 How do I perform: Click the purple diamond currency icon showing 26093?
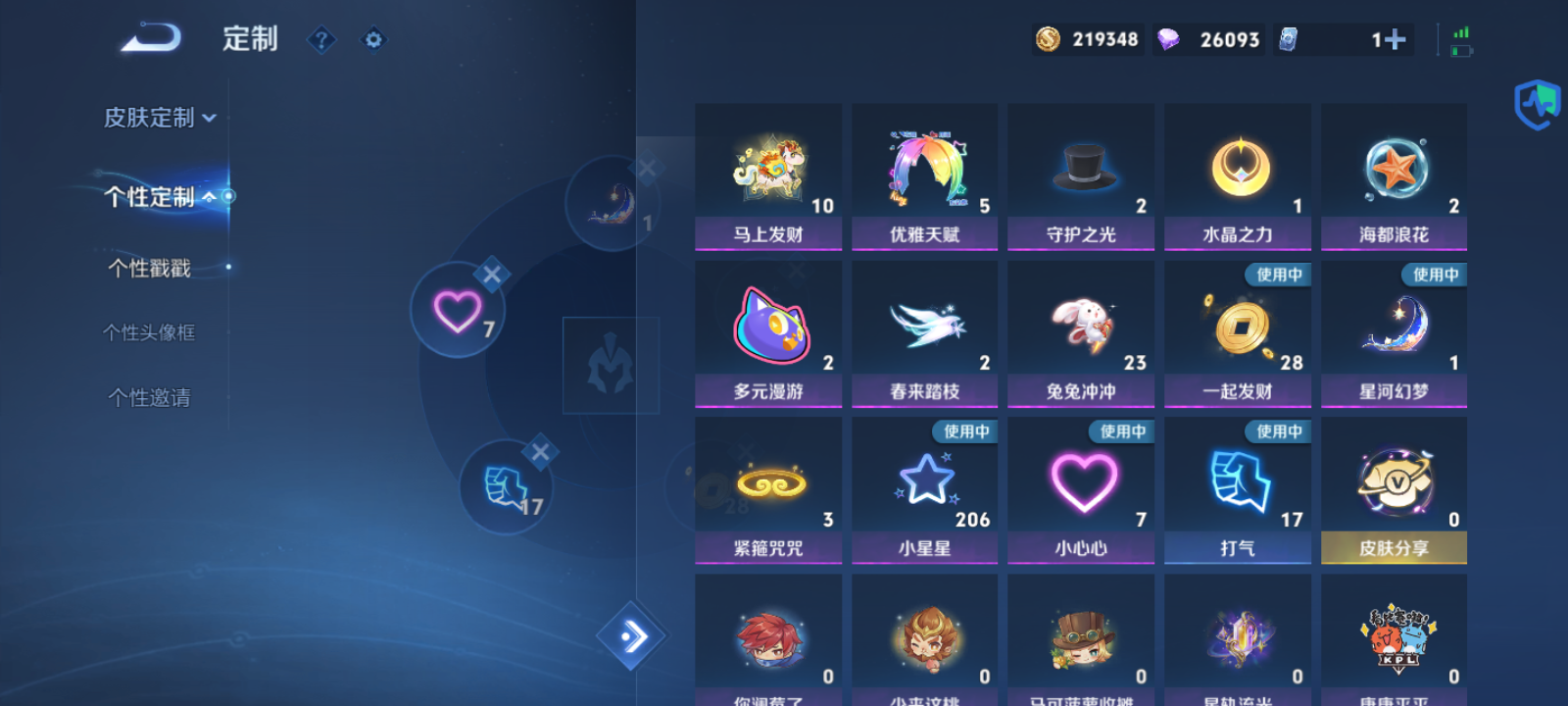pos(1172,39)
